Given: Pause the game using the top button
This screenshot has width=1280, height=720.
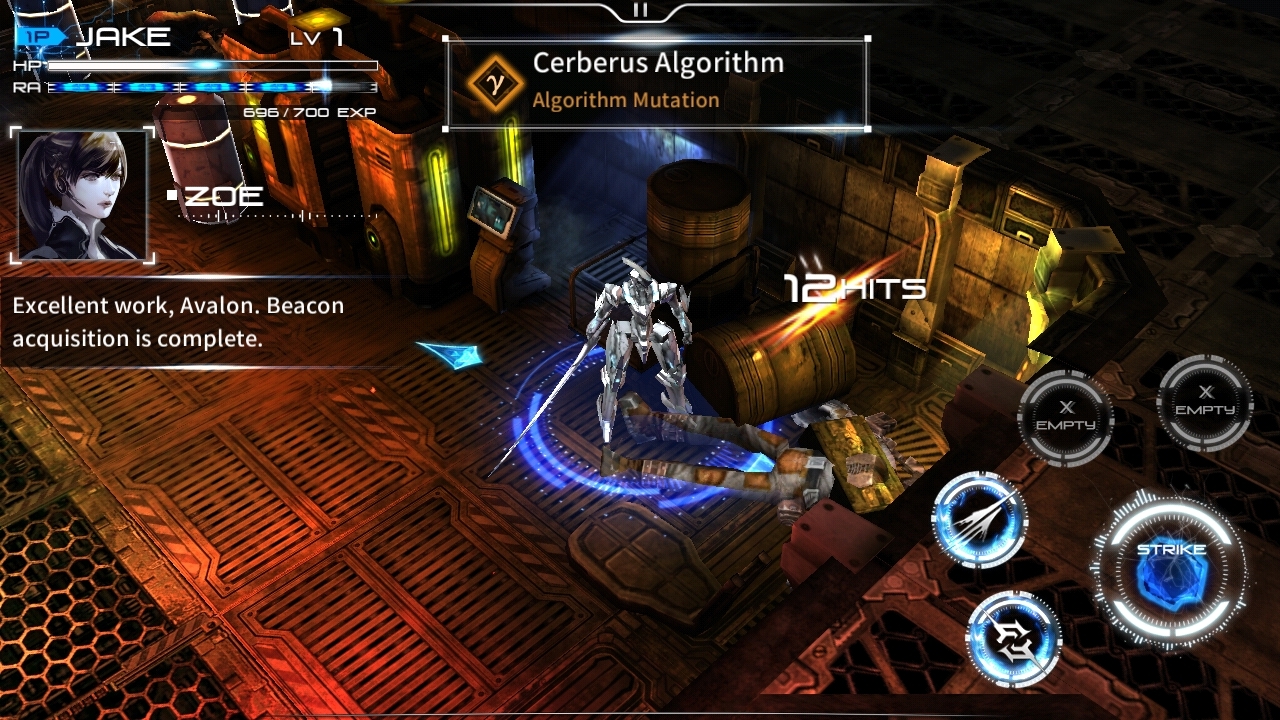Looking at the screenshot, I should [640, 10].
